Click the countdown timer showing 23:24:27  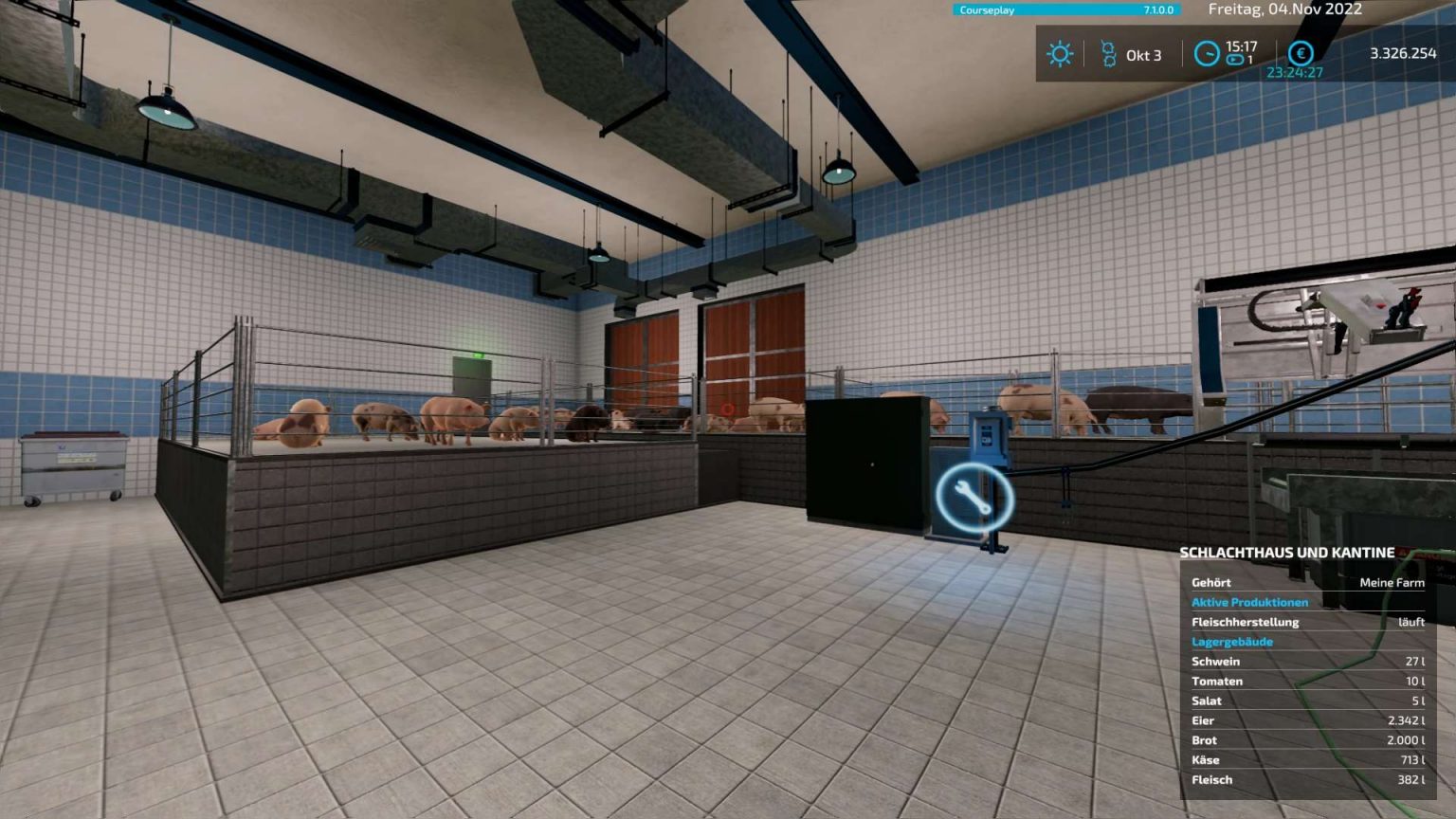pos(1296,70)
